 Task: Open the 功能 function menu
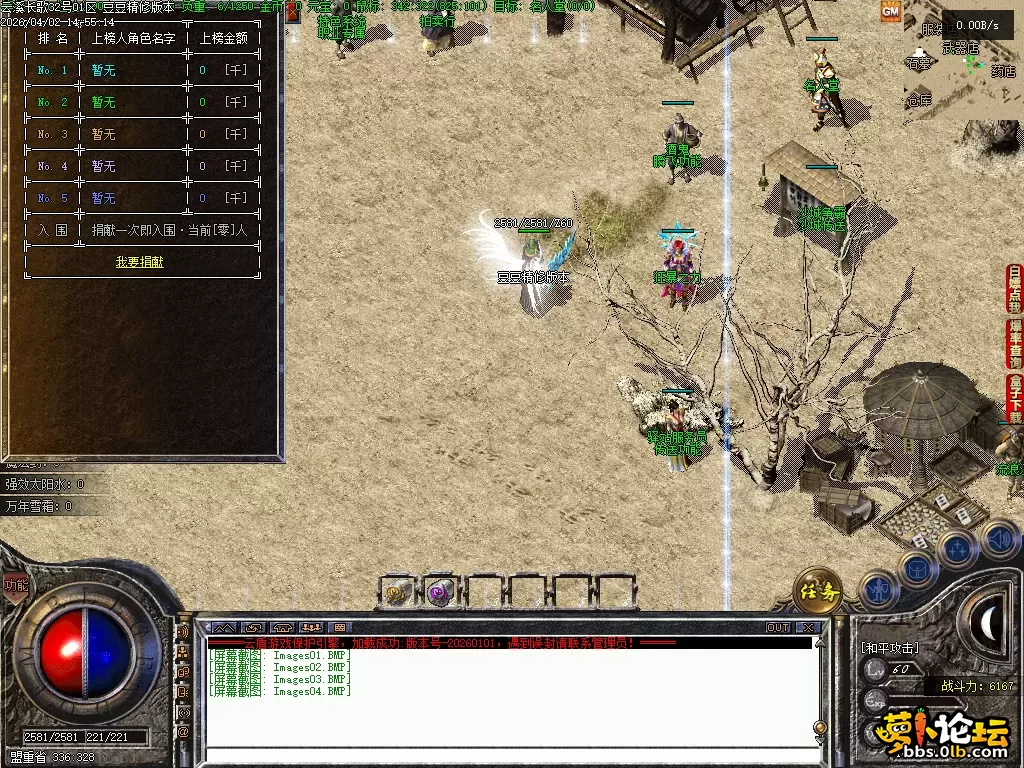15,586
